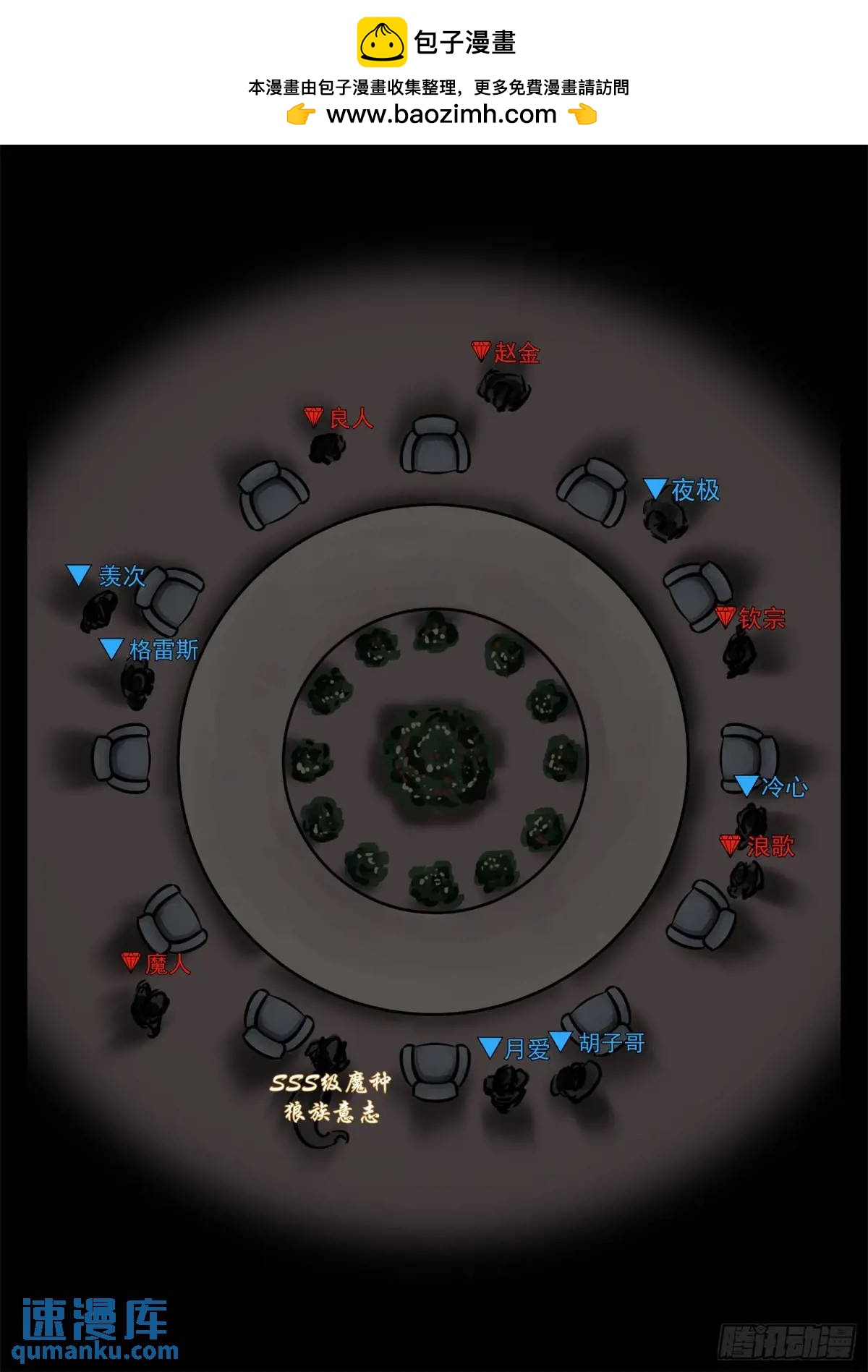The image size is (868, 1372).
Task: Click the 包子漫畫 bun logo
Action: (382, 42)
